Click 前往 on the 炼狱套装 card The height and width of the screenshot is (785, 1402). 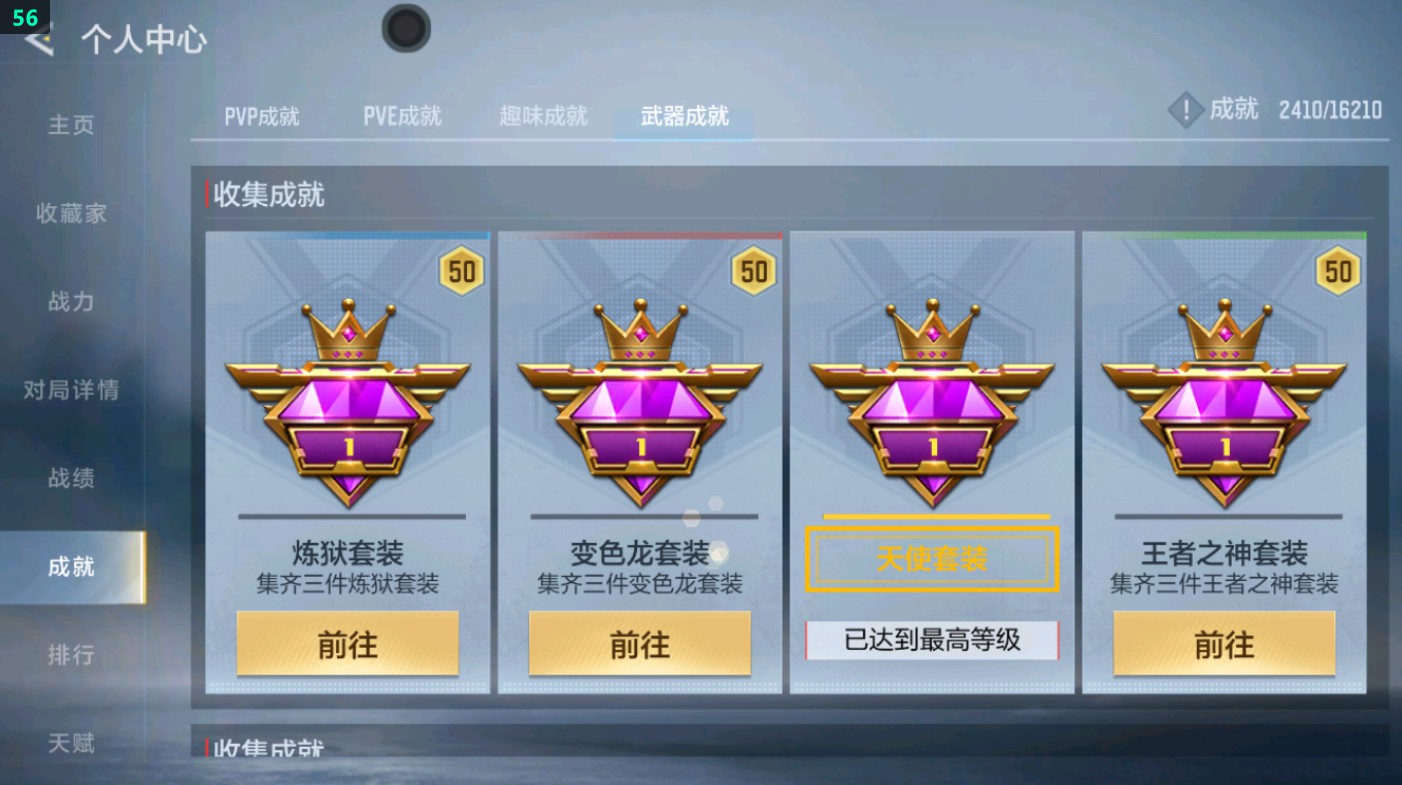347,644
